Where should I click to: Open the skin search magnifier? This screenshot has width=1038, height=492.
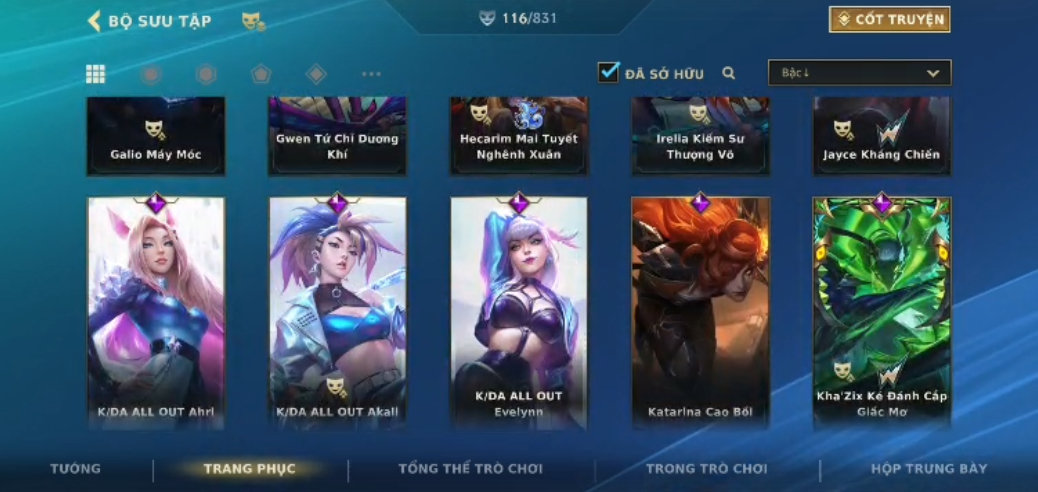coord(729,73)
